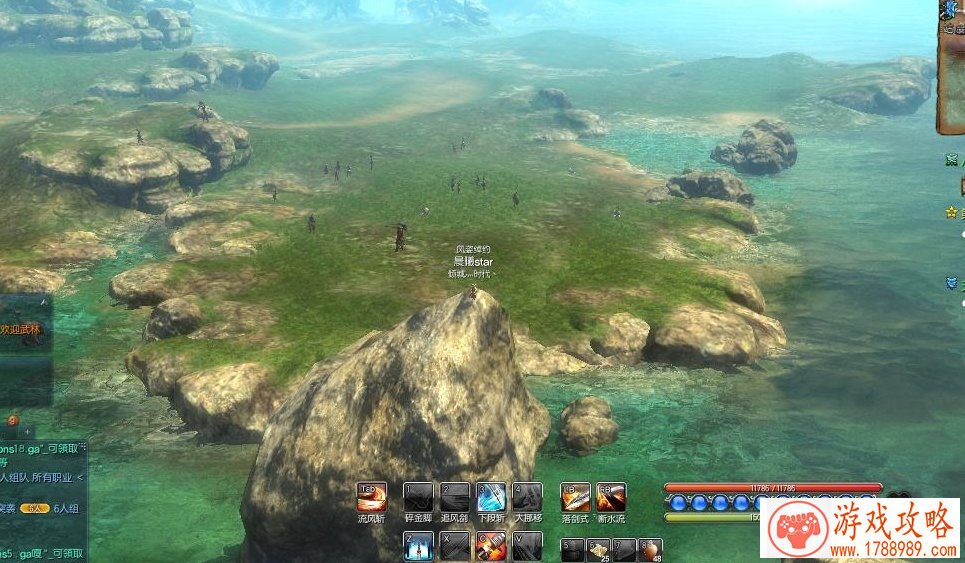This screenshot has width=965, height=563.
Task: Use the potion jar stacked at 48
Action: (x=650, y=549)
